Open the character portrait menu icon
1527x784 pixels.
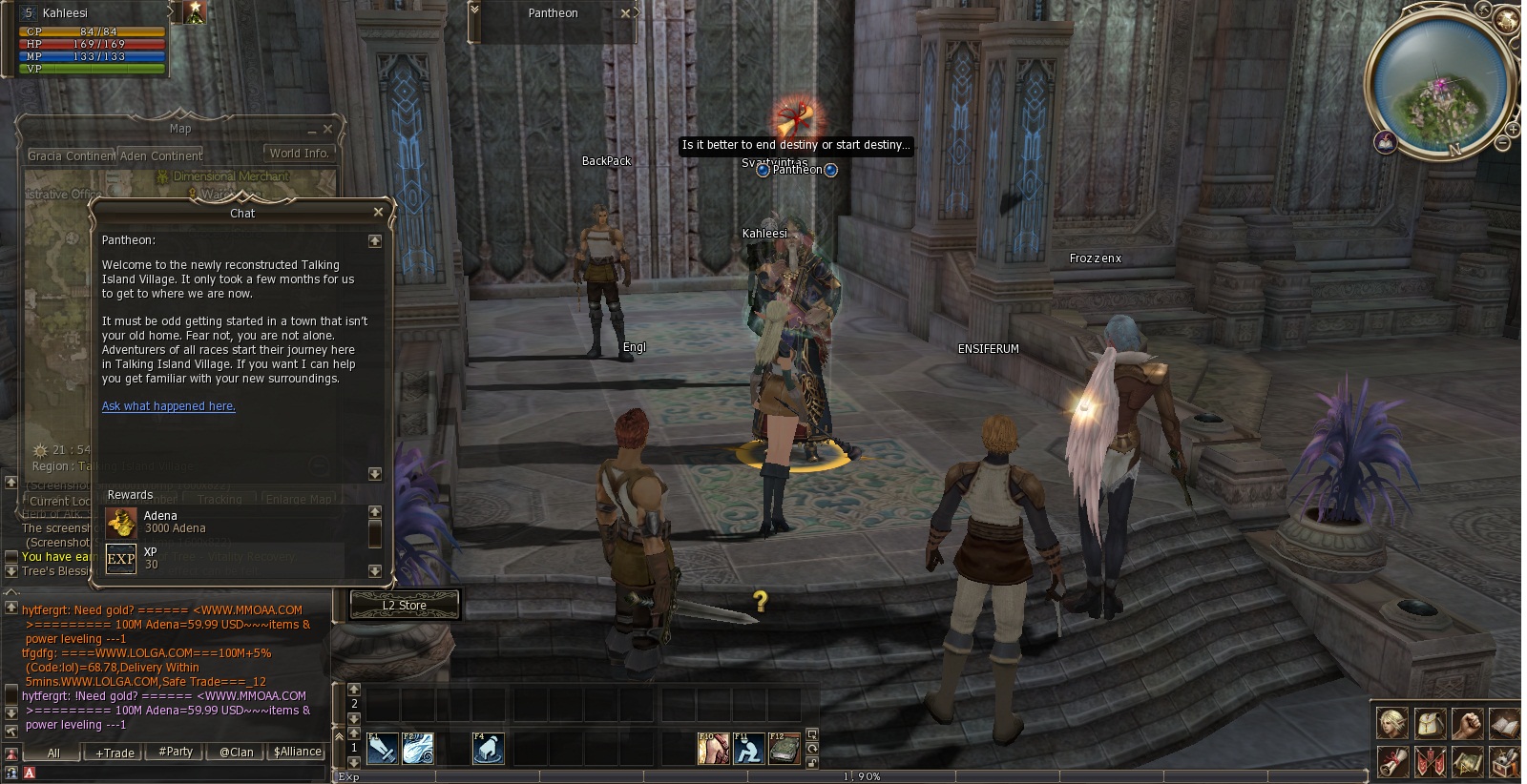1391,723
